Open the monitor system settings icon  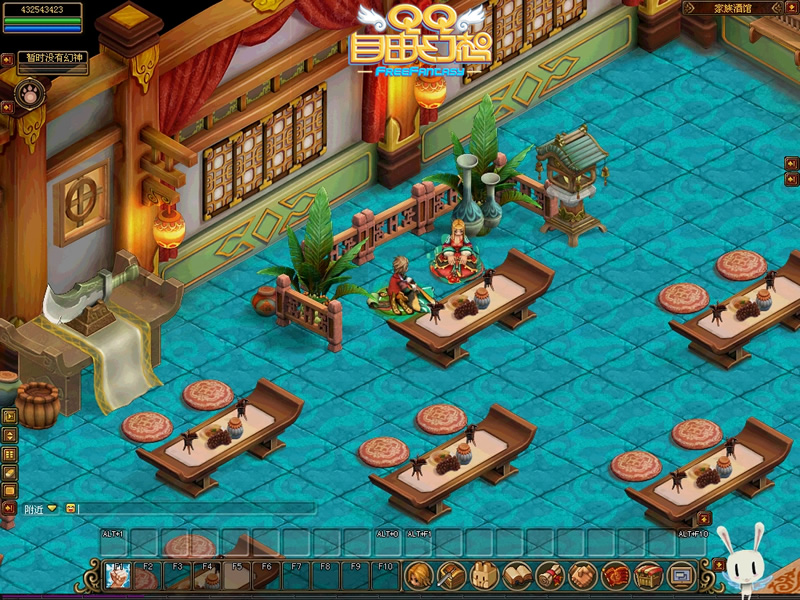click(681, 575)
